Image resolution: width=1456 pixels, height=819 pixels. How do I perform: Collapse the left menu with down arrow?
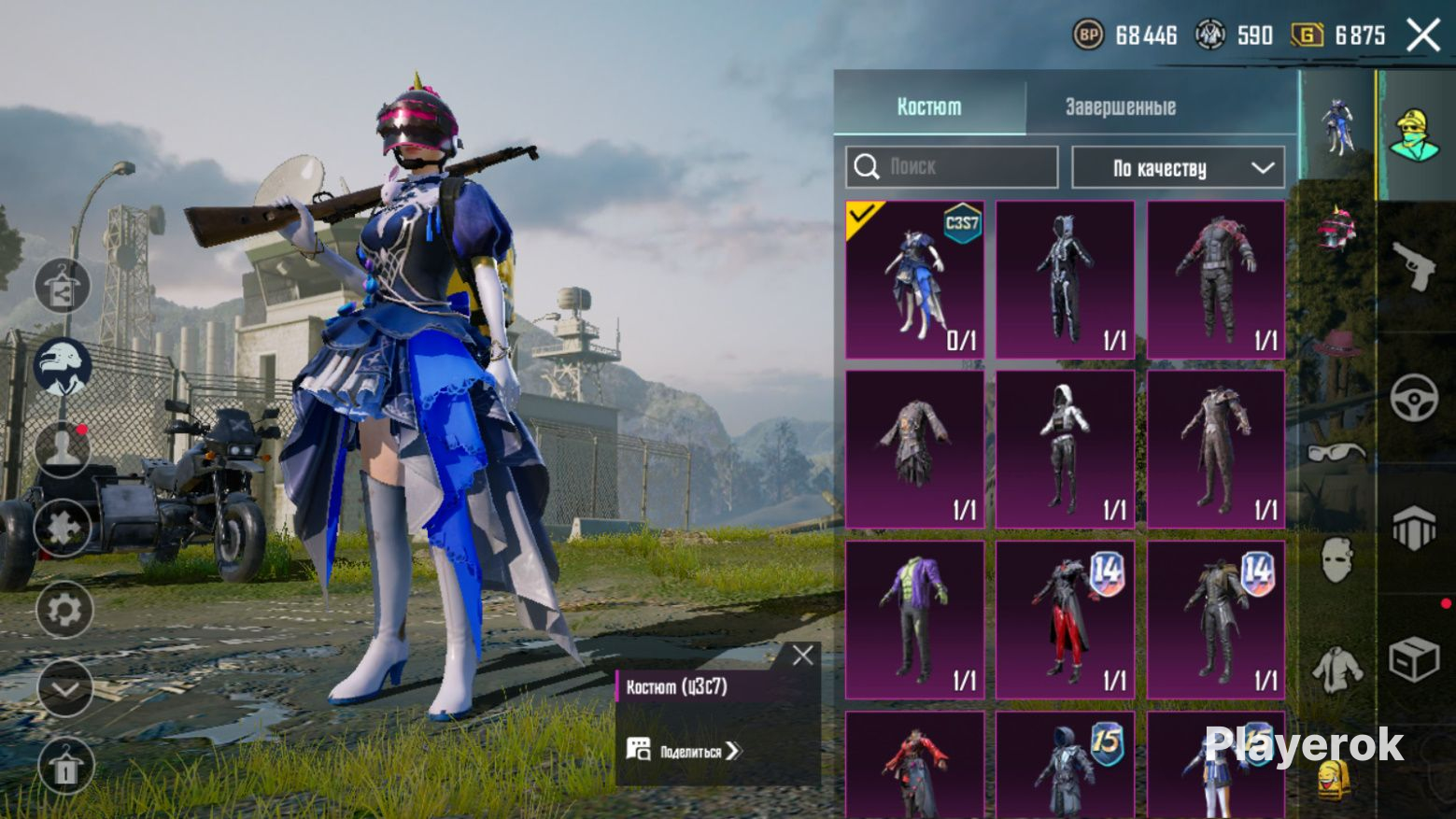point(64,689)
